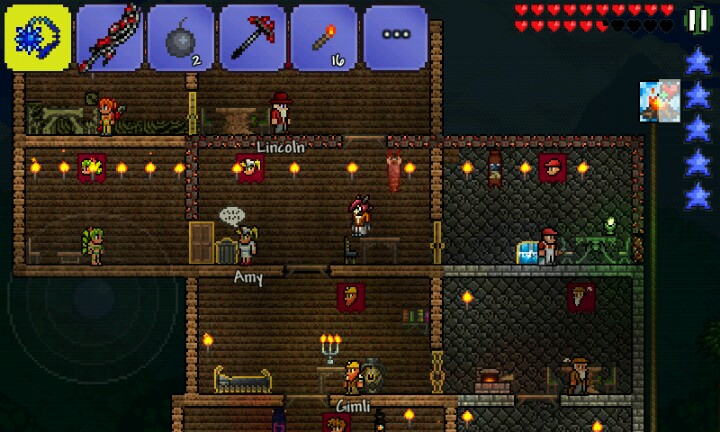The width and height of the screenshot is (720, 432).
Task: Choose the red pickaxe slot
Action: coord(253,37)
